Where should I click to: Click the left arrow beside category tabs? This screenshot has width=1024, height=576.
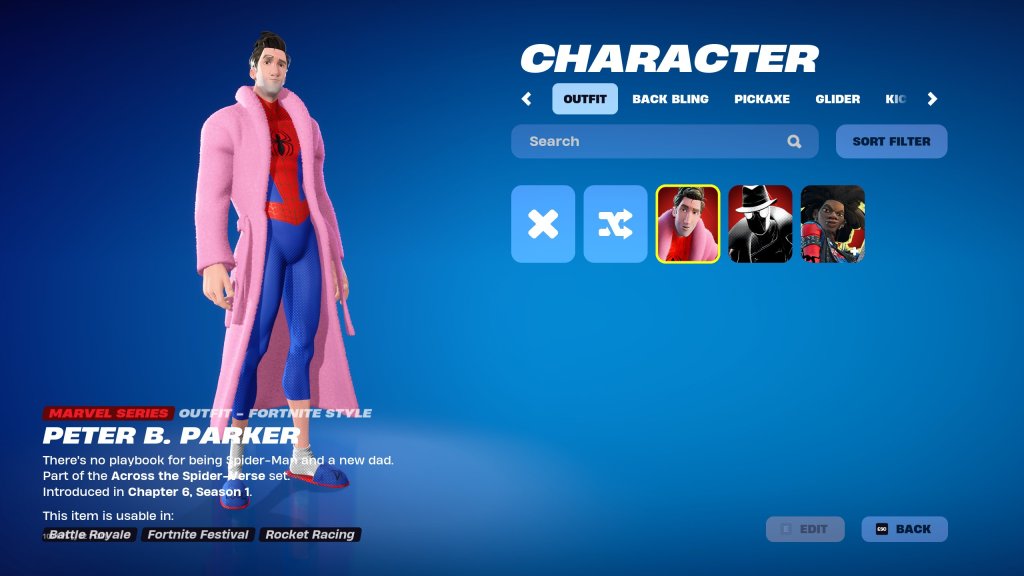click(x=527, y=99)
